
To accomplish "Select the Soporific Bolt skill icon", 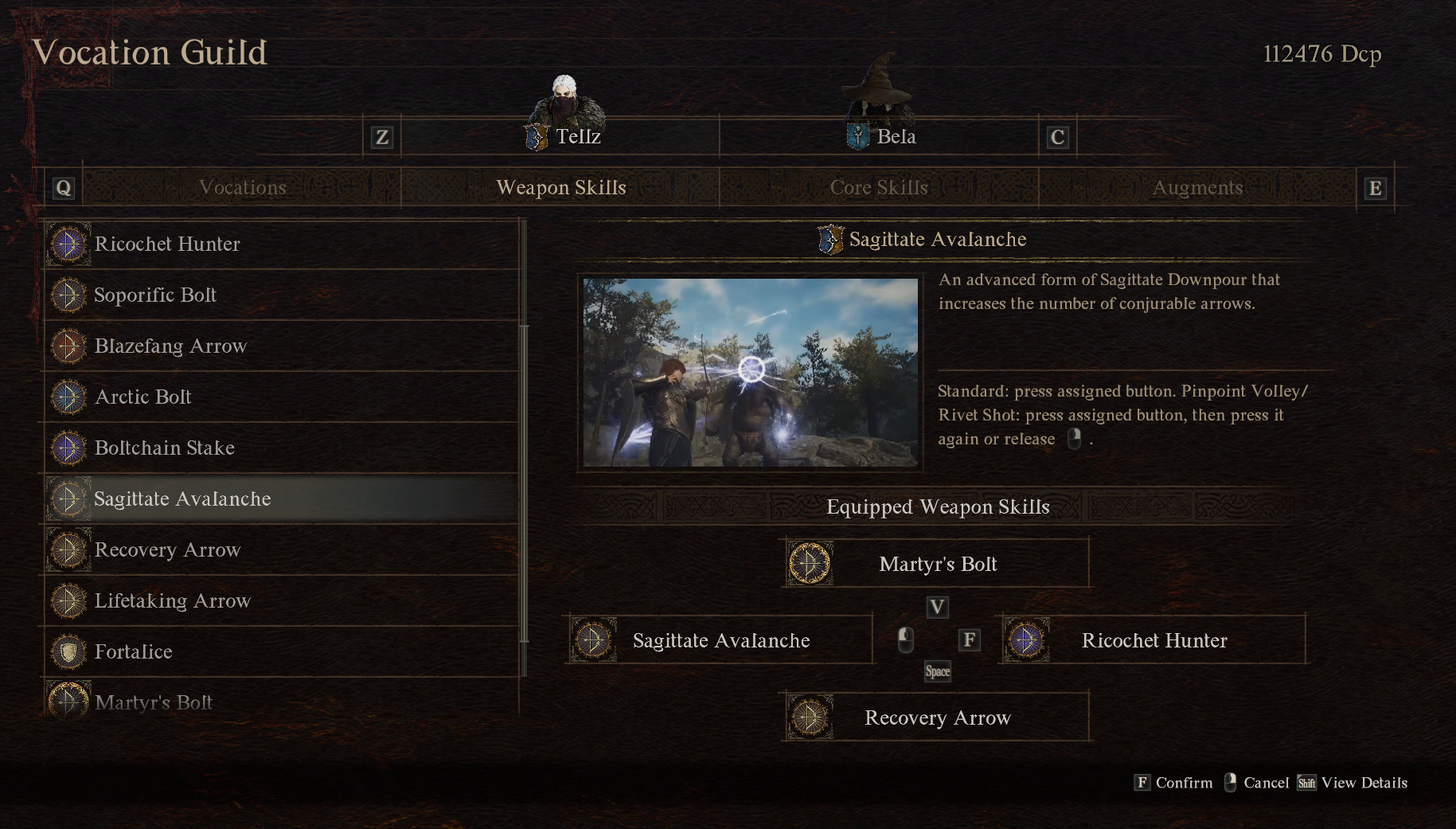I will (x=68, y=295).
